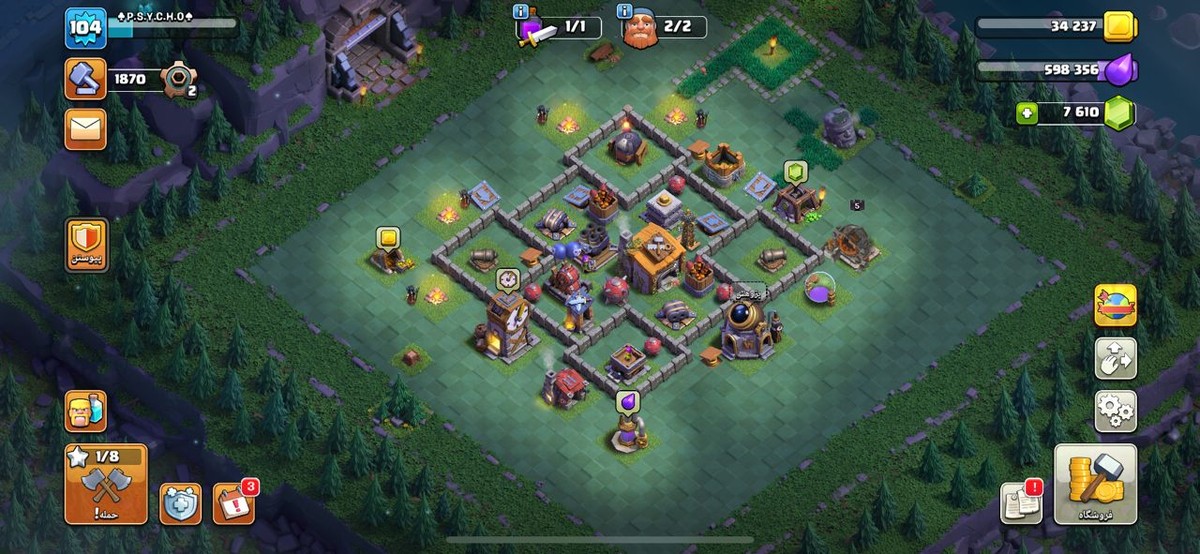1200x554 pixels.
Task: Open the shop with gold coins and hammer
Action: 1095,485
